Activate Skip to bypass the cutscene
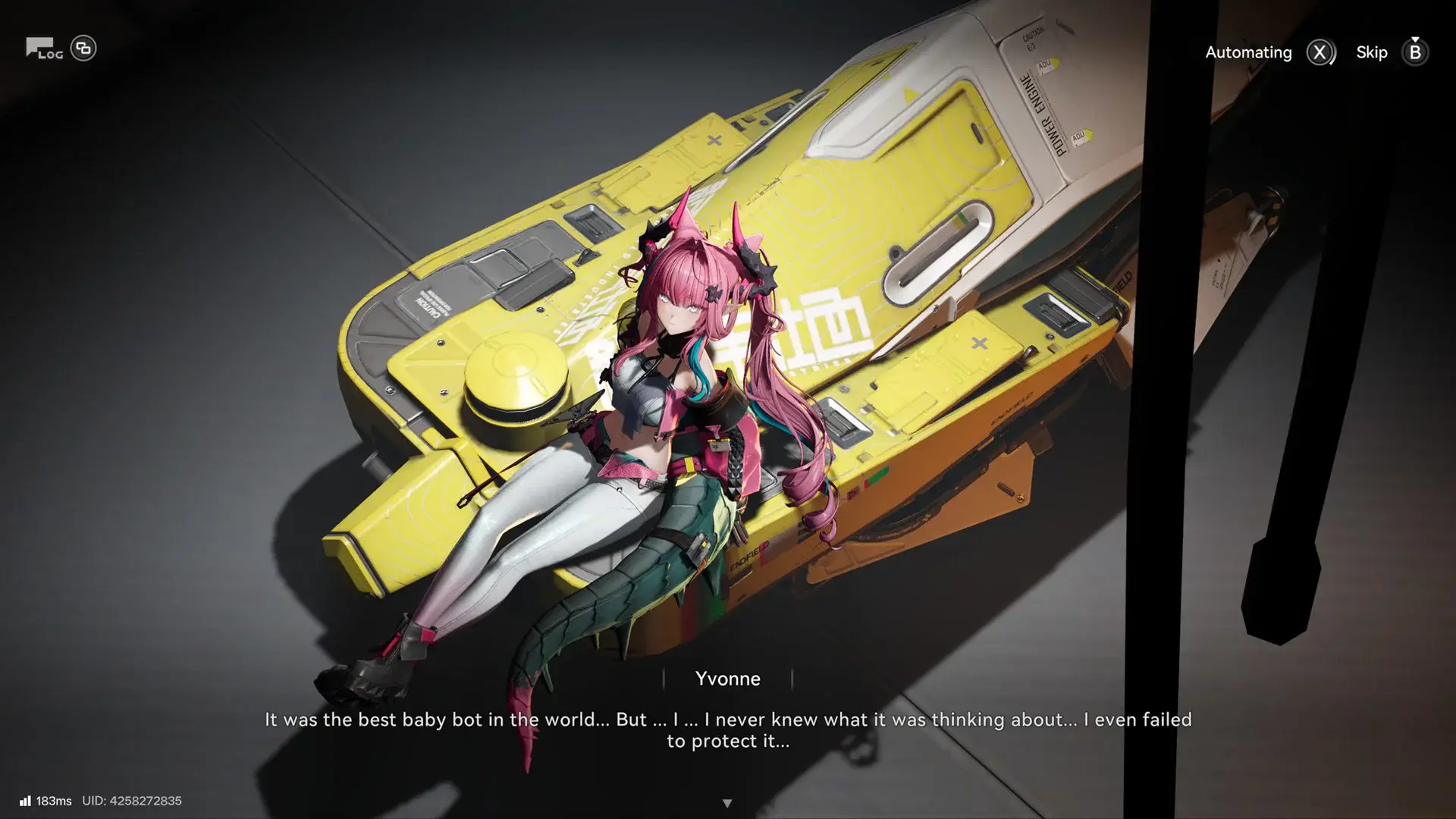The height and width of the screenshot is (819, 1456). (1373, 52)
